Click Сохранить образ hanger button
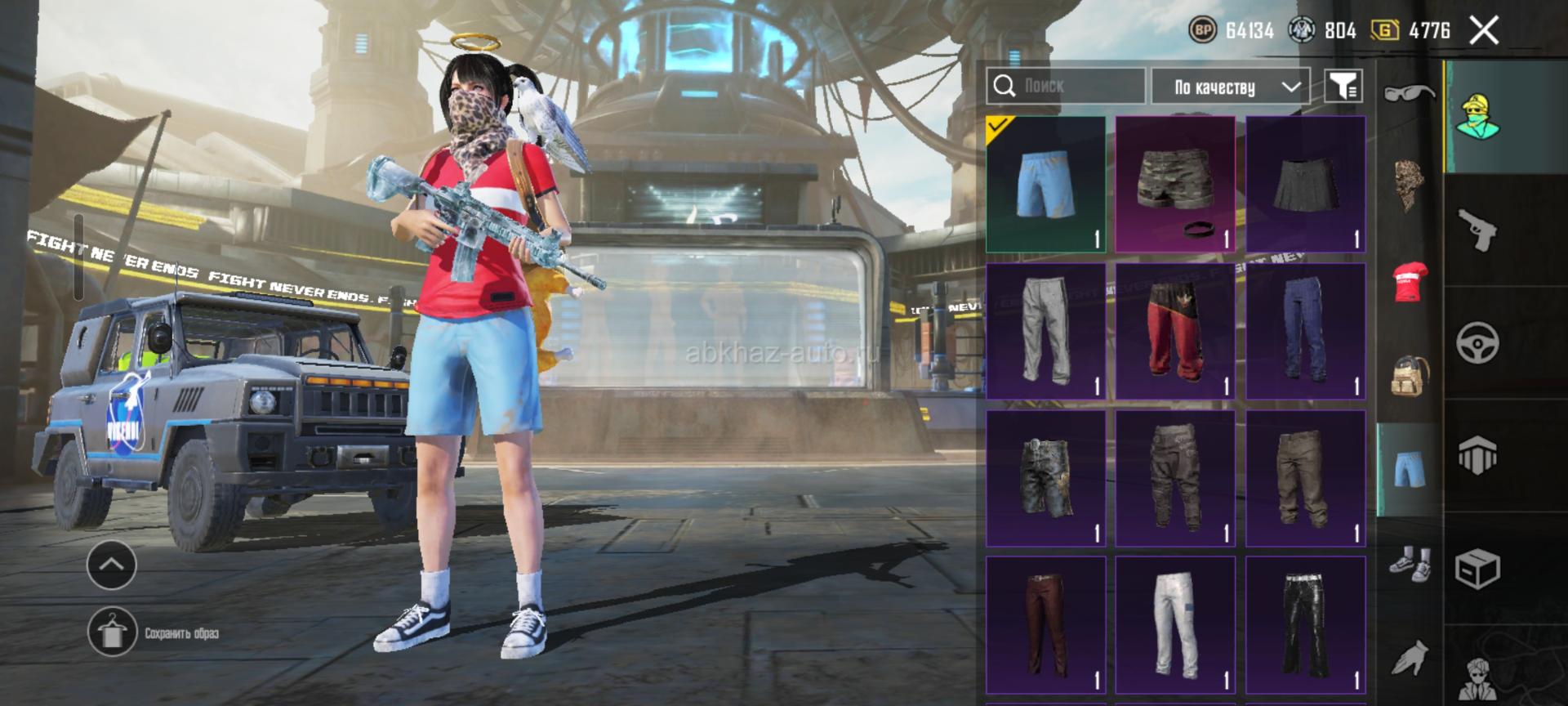The width and height of the screenshot is (1568, 706). 112,632
